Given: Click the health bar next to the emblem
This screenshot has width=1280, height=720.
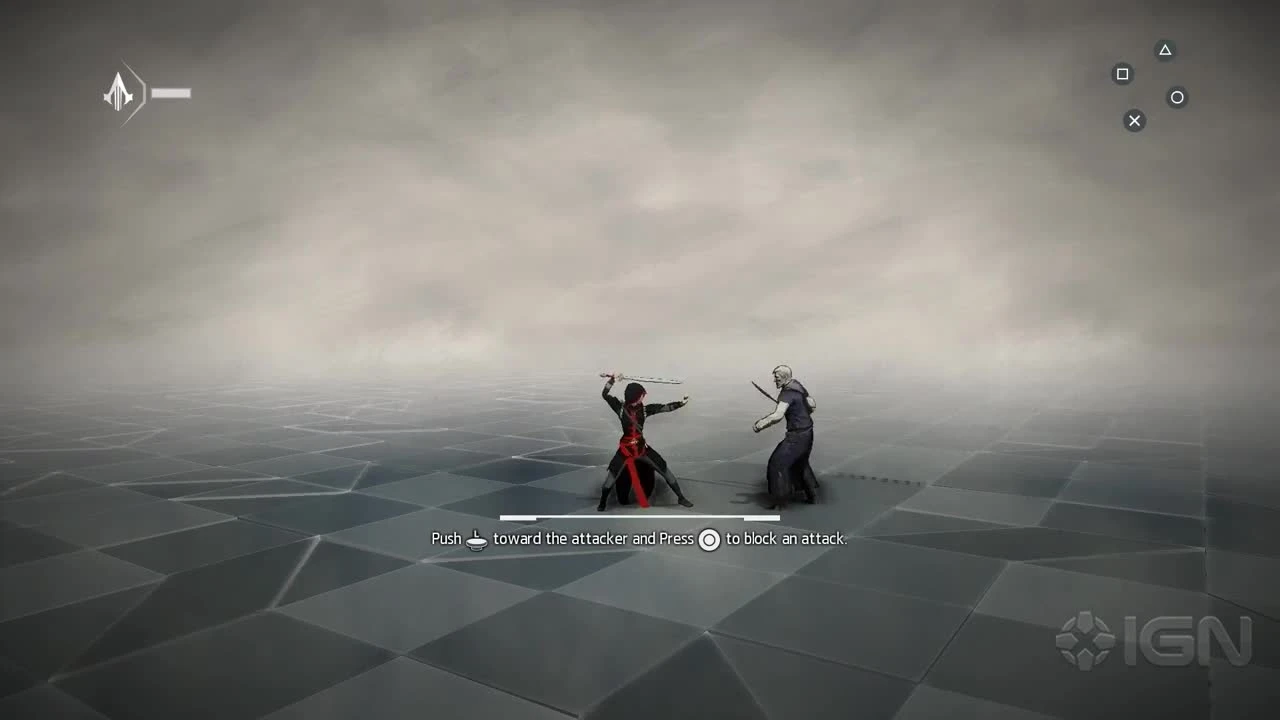Looking at the screenshot, I should coord(172,93).
